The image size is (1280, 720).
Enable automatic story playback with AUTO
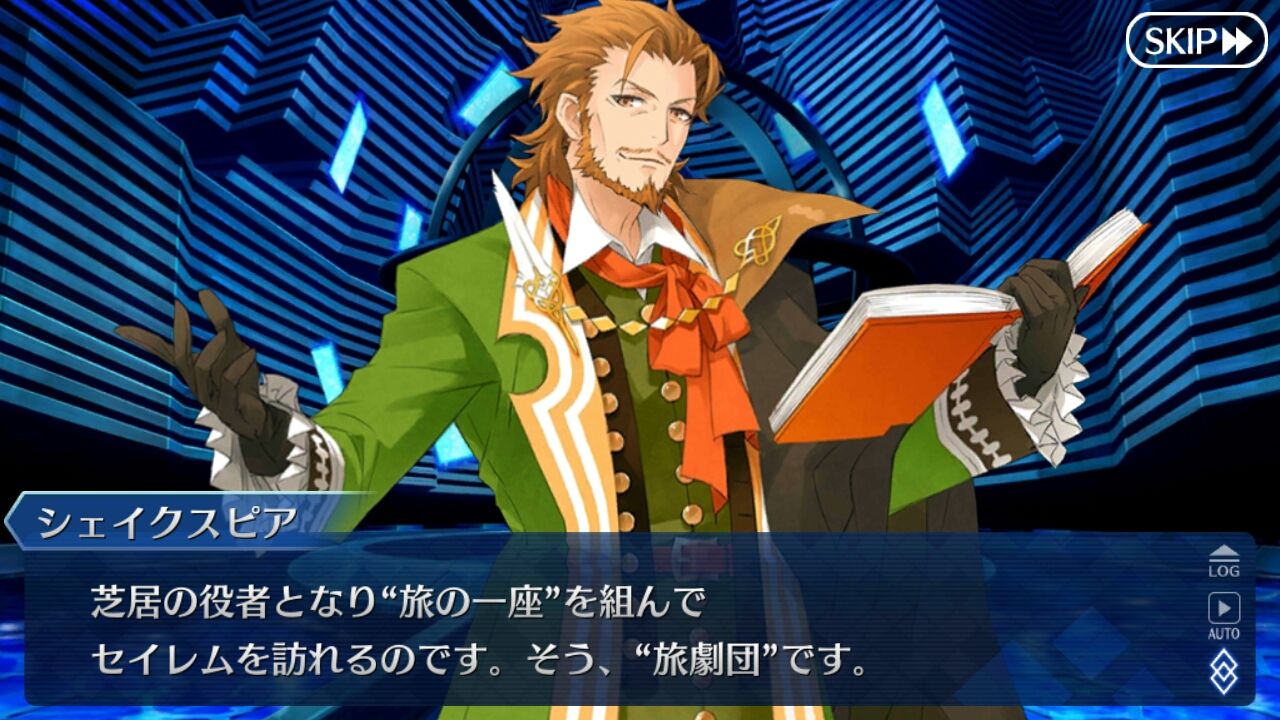click(x=1224, y=615)
